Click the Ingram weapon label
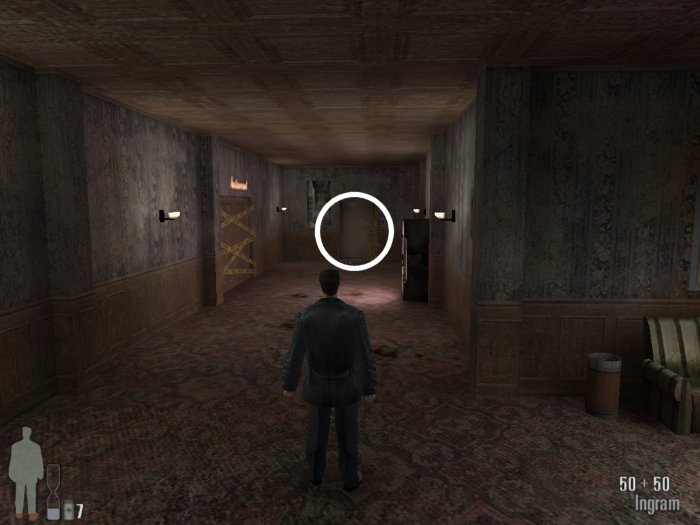Viewport: 700px width, 525px height. click(x=656, y=503)
